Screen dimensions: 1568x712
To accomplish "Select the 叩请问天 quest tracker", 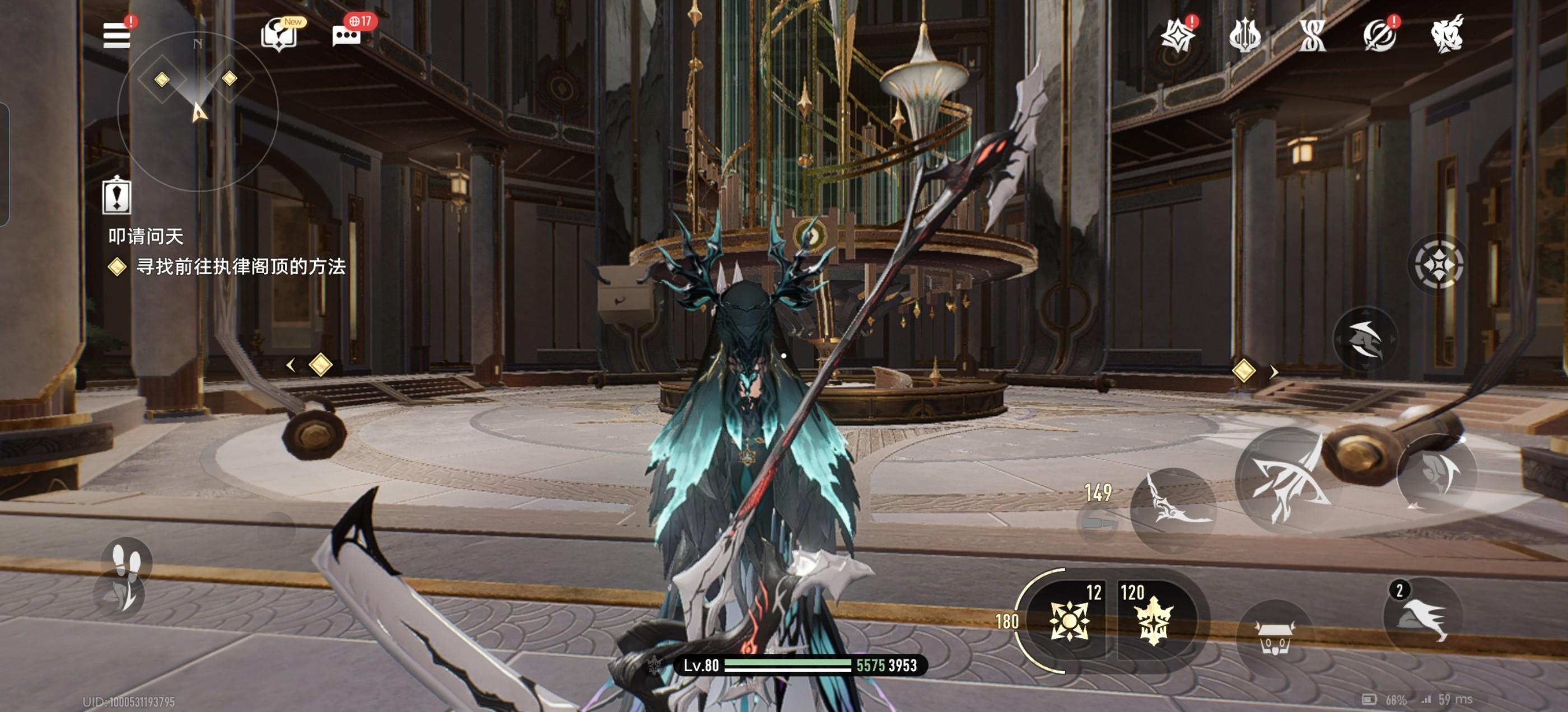I will pos(146,236).
